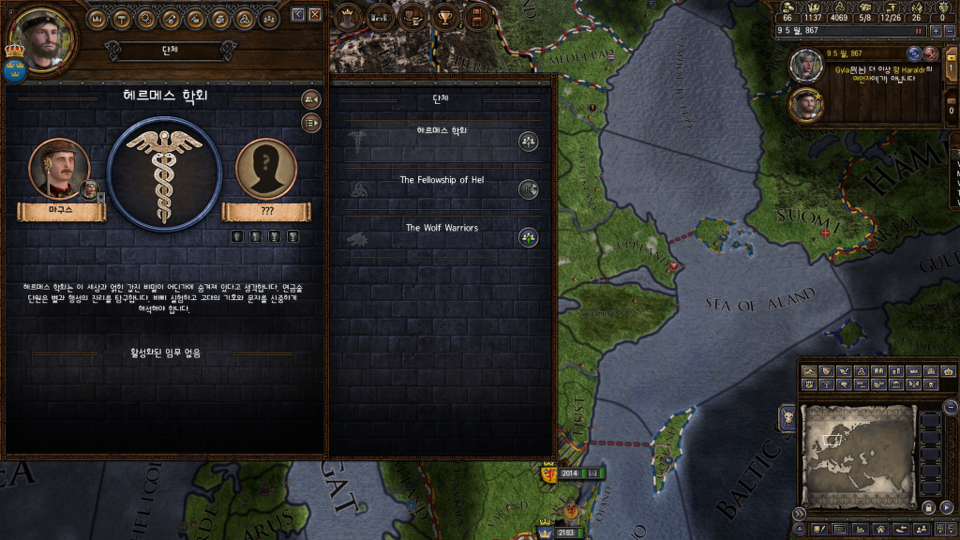Open Gyla's portrait in the notification
Image resolution: width=960 pixels, height=540 pixels.
point(805,66)
